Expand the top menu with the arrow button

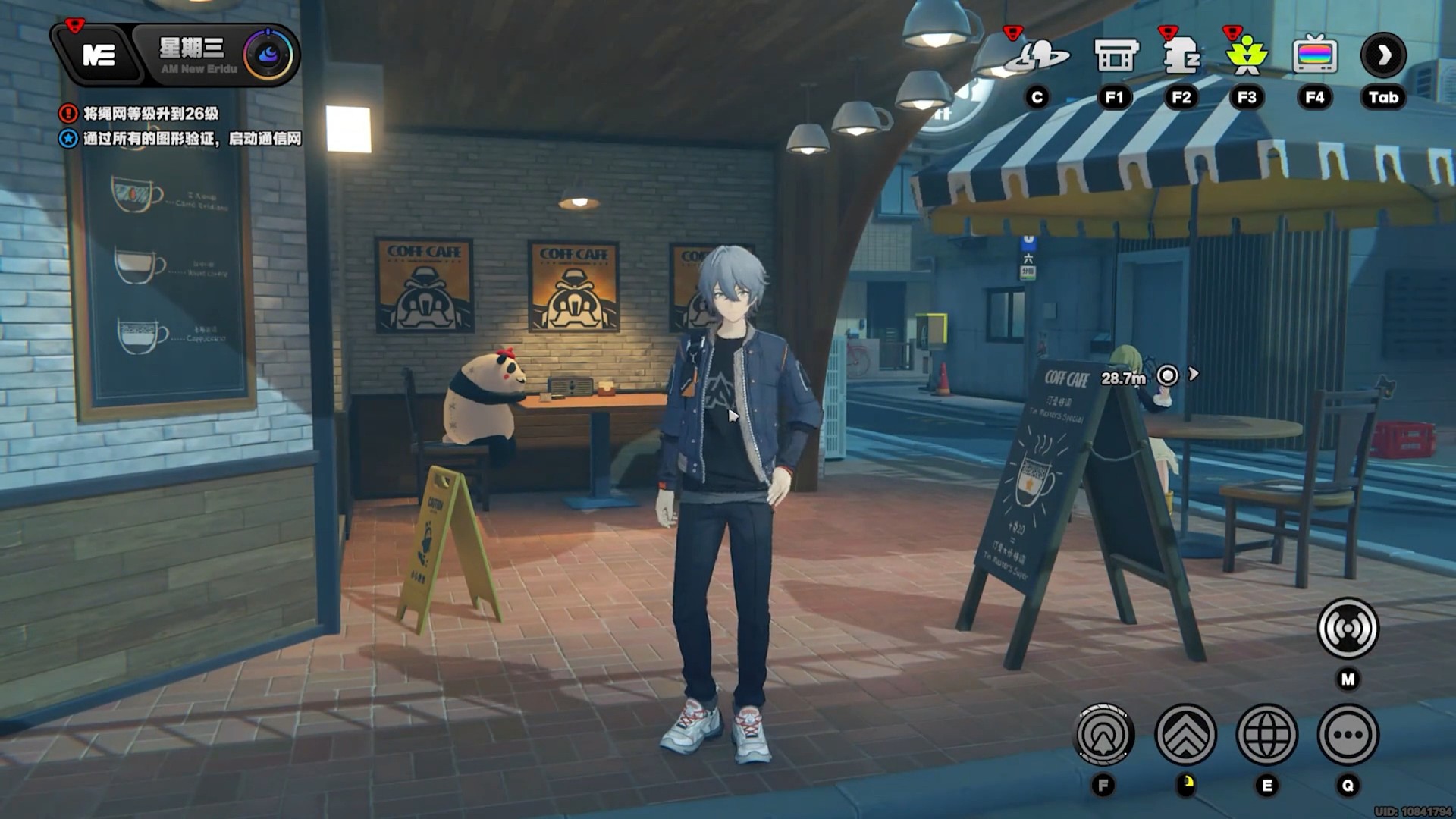tap(1383, 55)
